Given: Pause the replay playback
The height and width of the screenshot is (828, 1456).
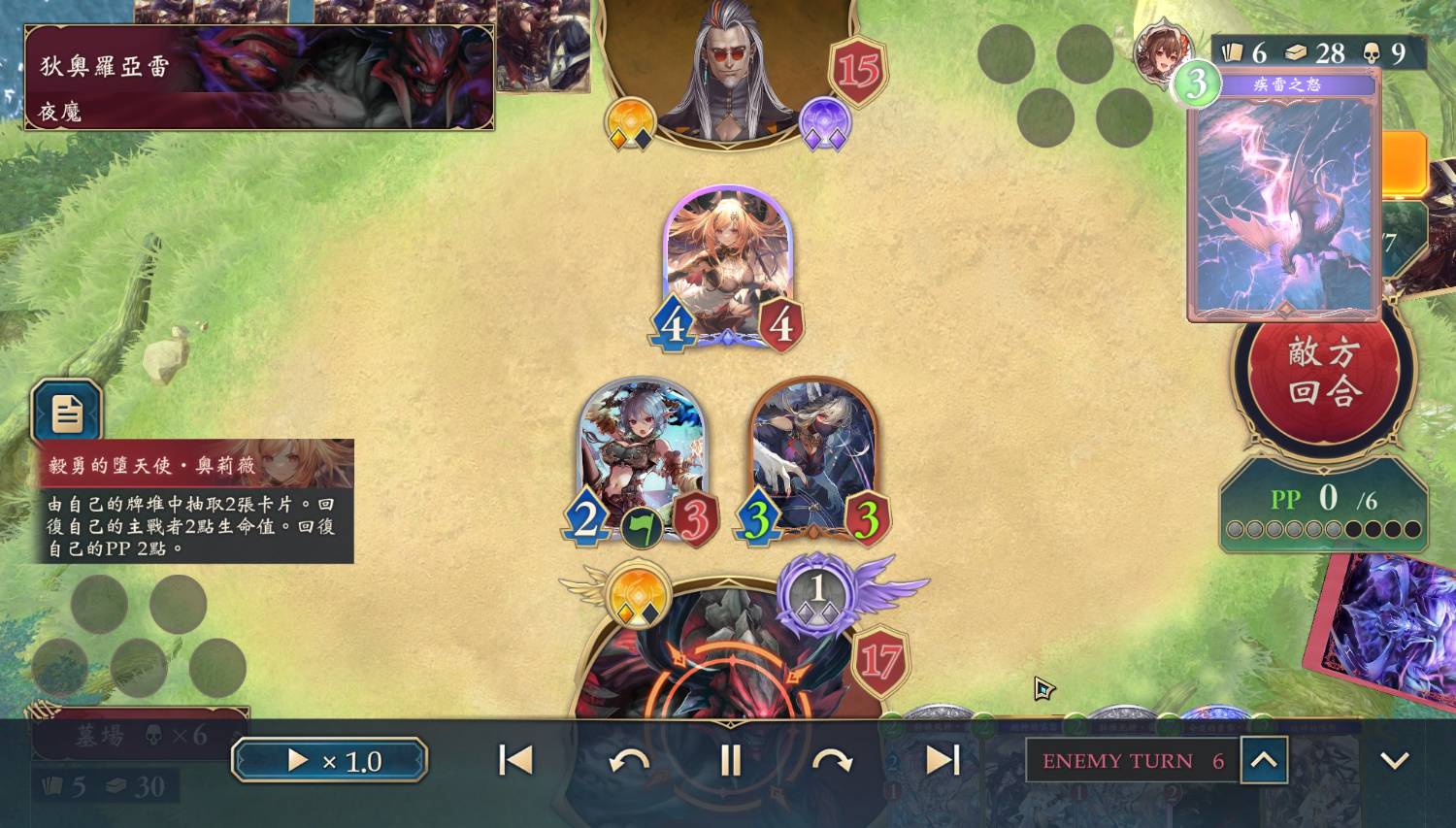Looking at the screenshot, I should [730, 760].
